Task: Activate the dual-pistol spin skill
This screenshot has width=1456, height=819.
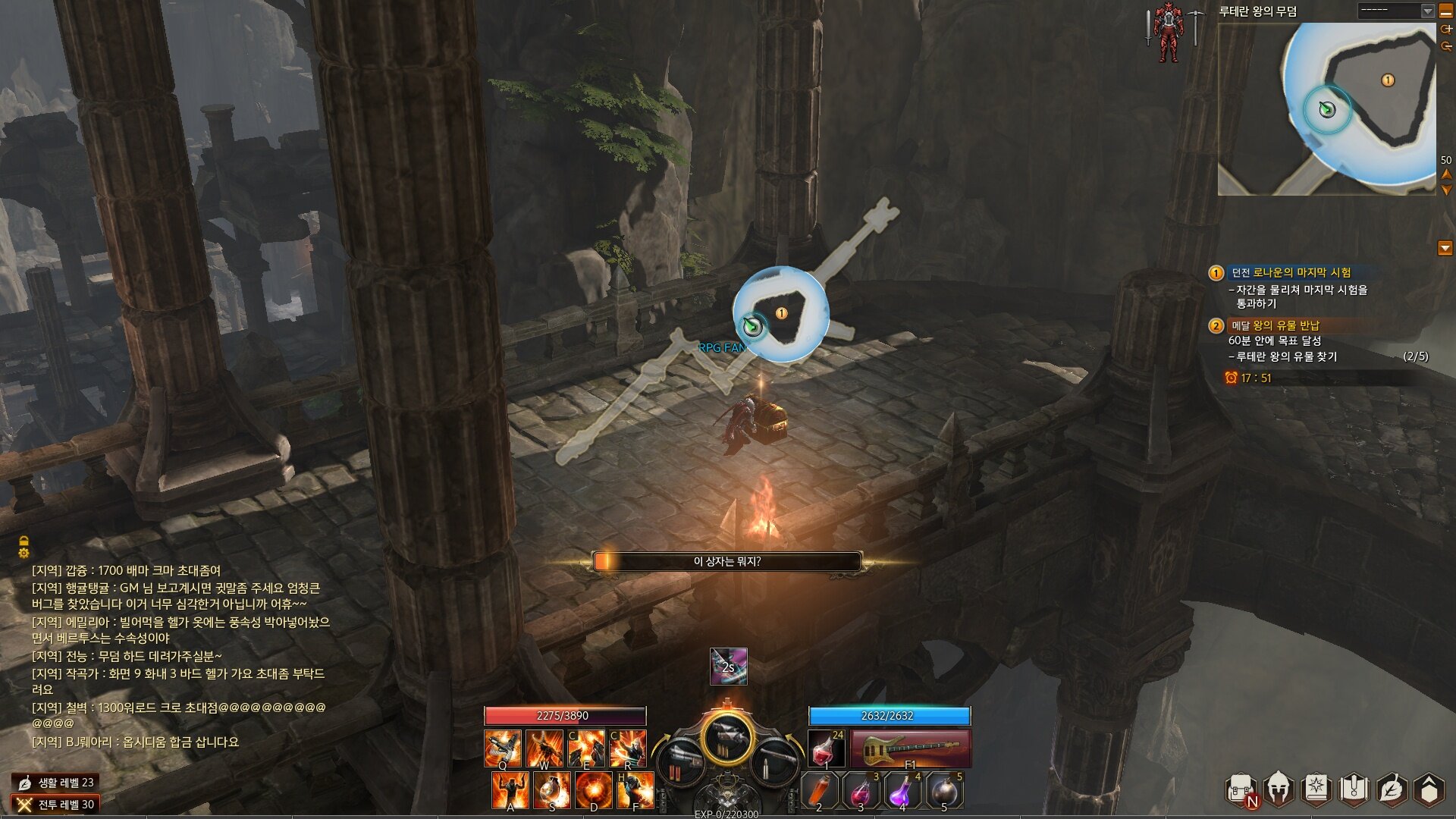Action: [x=503, y=748]
